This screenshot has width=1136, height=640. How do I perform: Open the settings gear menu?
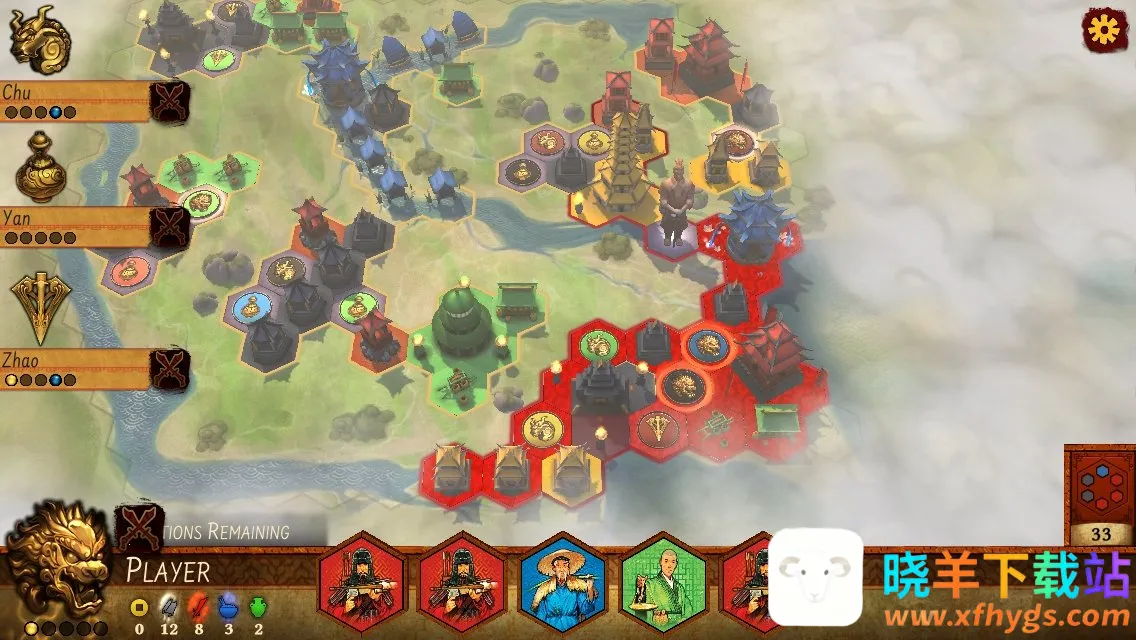[1104, 31]
